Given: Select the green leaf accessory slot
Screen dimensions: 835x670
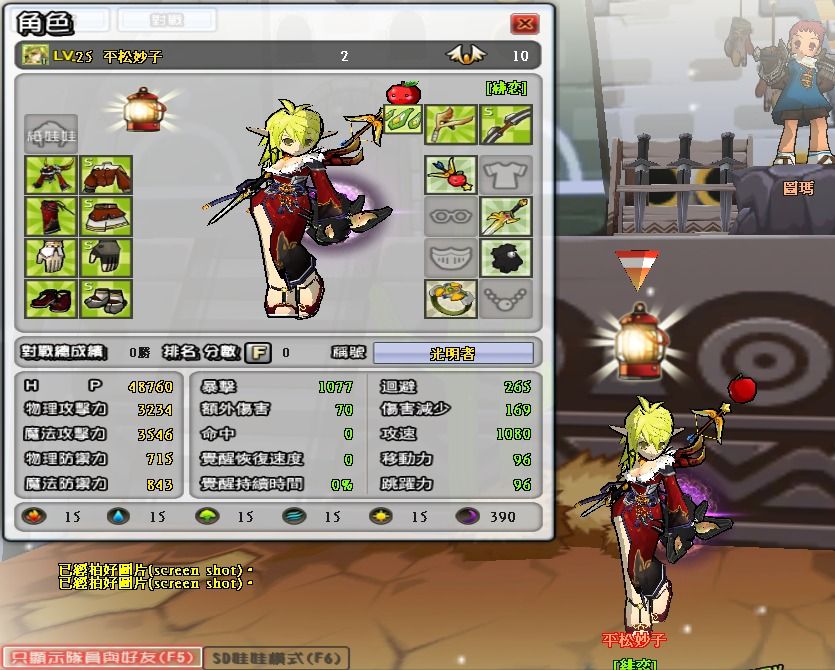Looking at the screenshot, I should [x=403, y=124].
